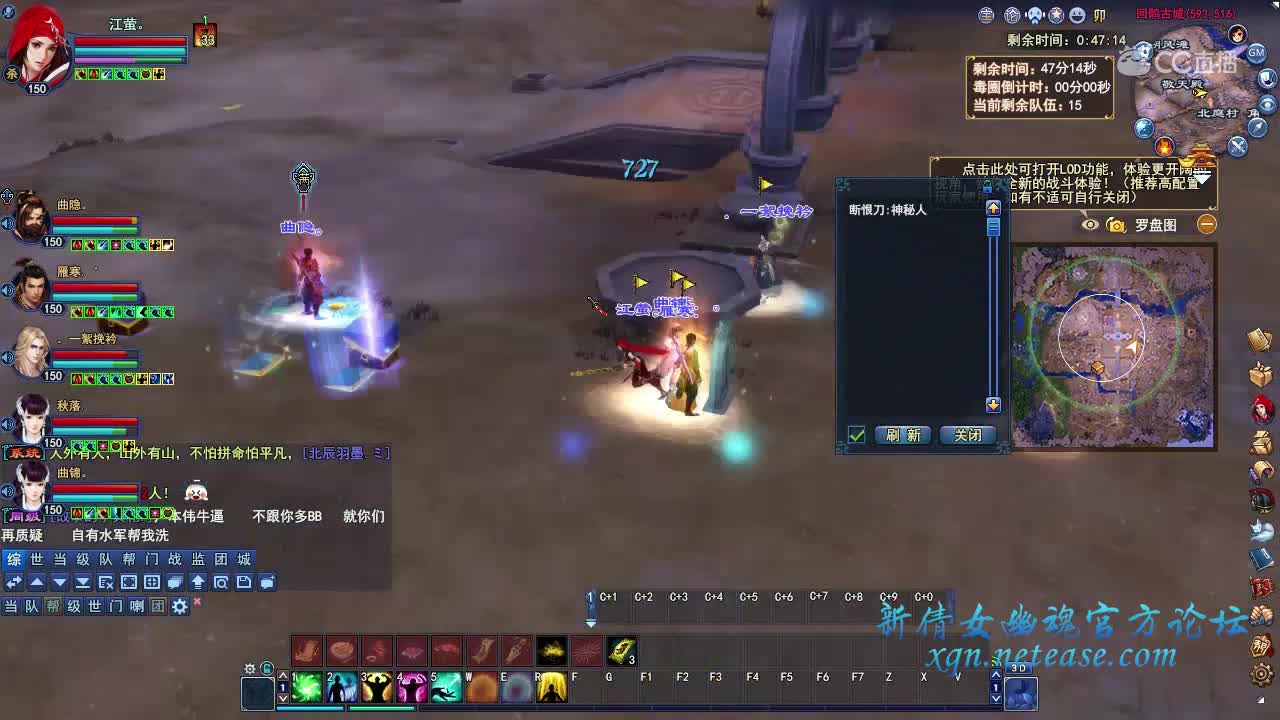Expand the LOD notification via its down arrow

[x=1202, y=179]
